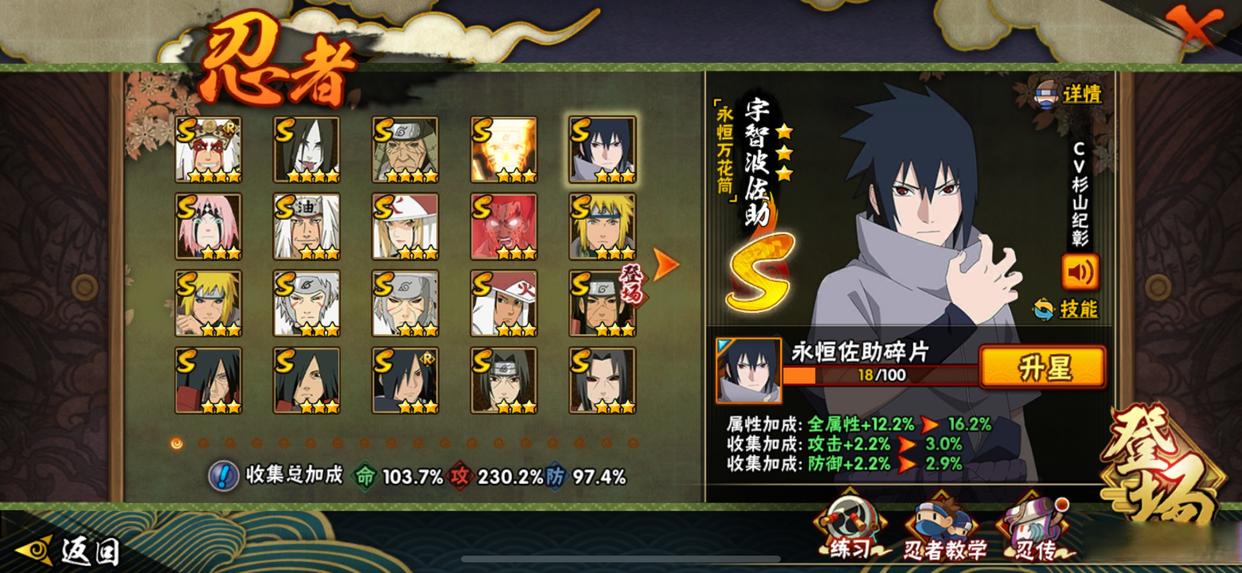Tap the 永恒佐助碎片 fragment icon
Image resolution: width=1242 pixels, height=573 pixels.
click(748, 369)
